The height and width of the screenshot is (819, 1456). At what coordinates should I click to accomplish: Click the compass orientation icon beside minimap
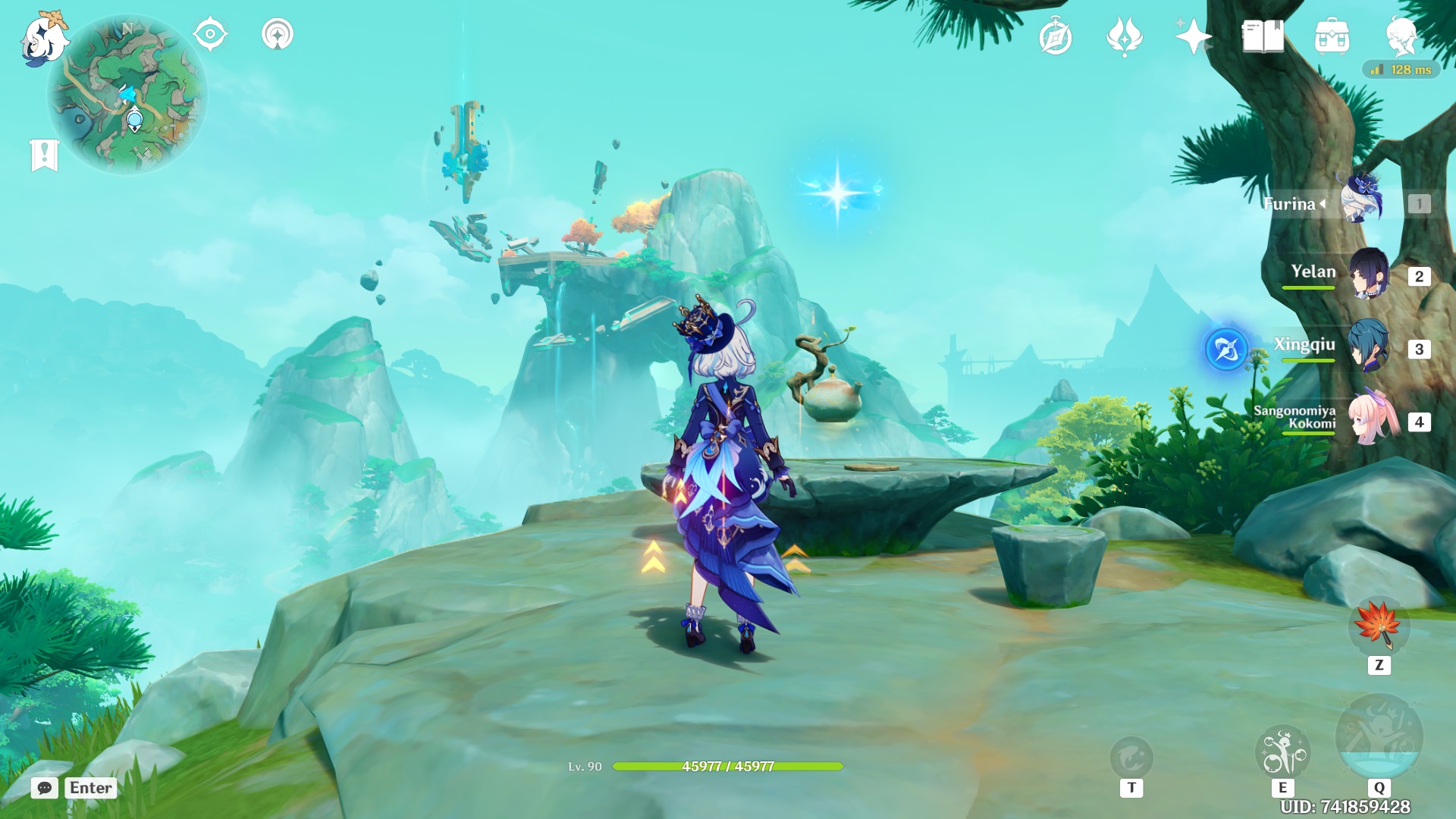tap(209, 34)
